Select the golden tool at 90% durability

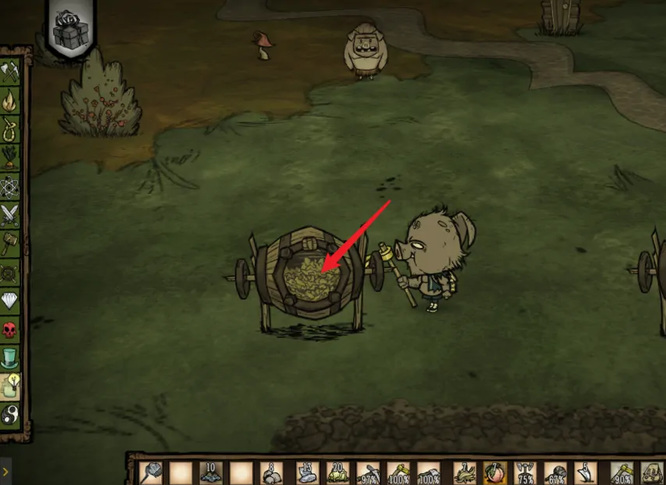pos(619,472)
